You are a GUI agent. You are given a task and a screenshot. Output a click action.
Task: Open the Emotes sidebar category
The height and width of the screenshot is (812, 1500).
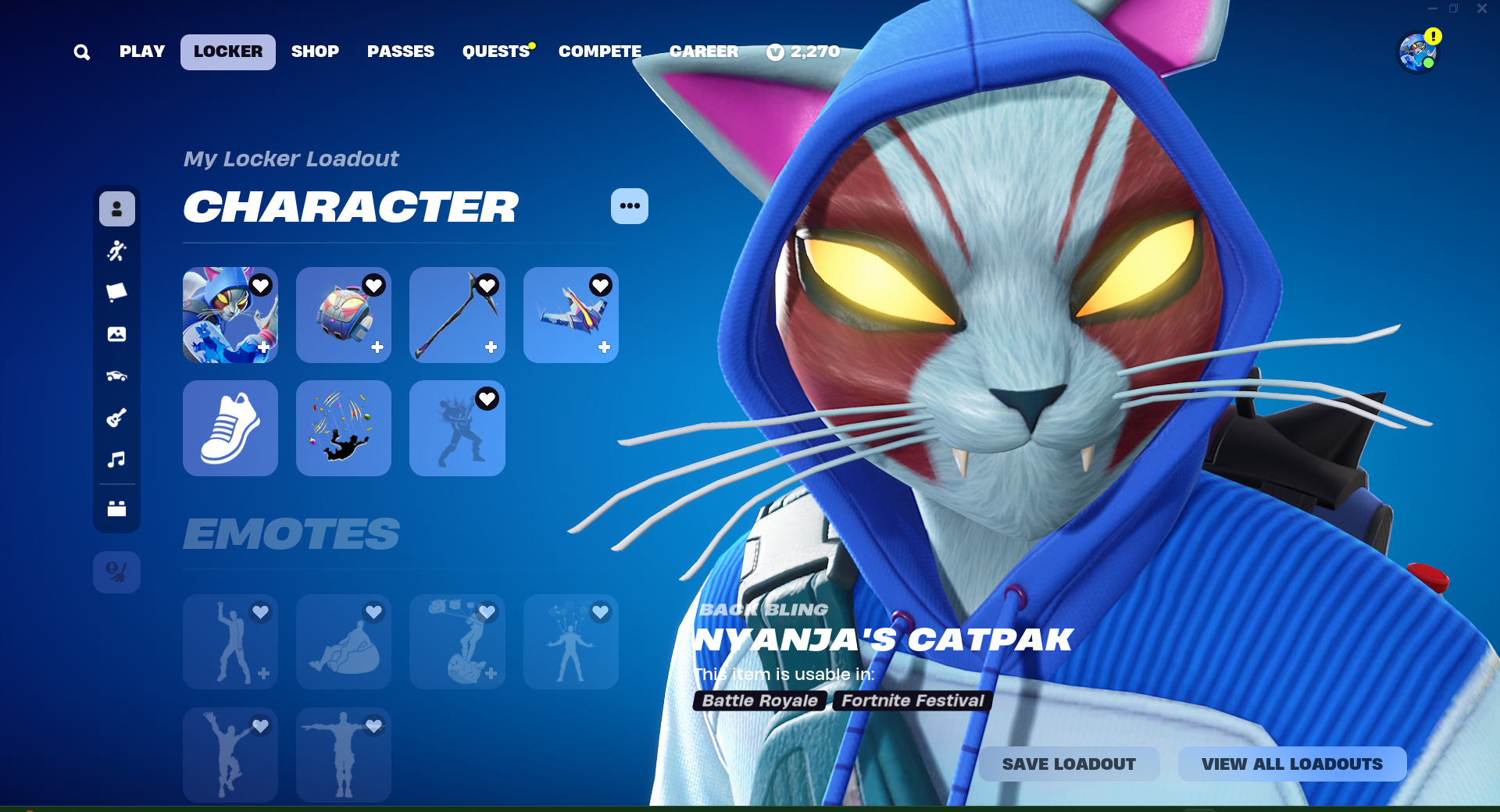116,250
